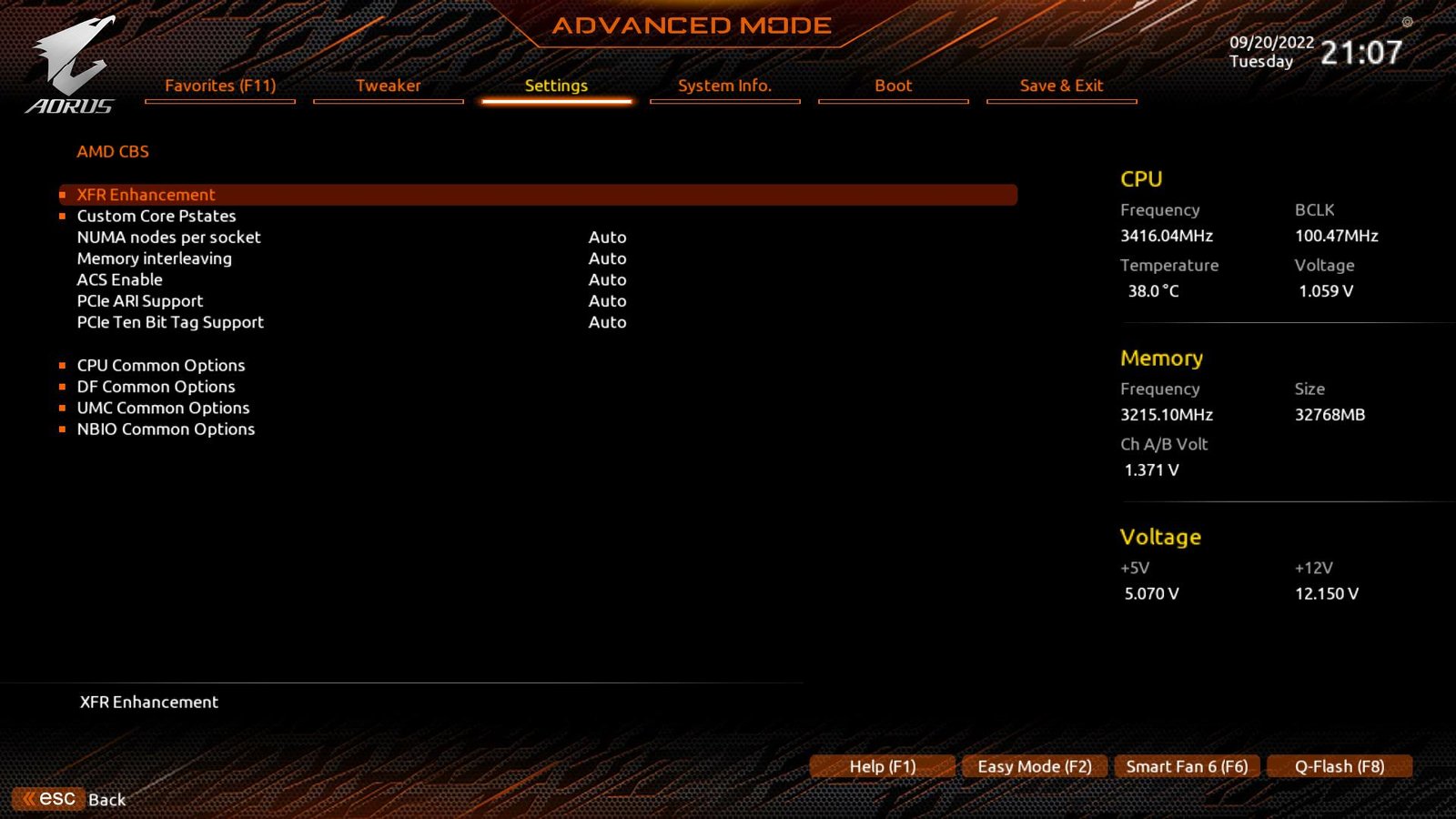
Task: Open the System Info. tab
Action: click(725, 86)
